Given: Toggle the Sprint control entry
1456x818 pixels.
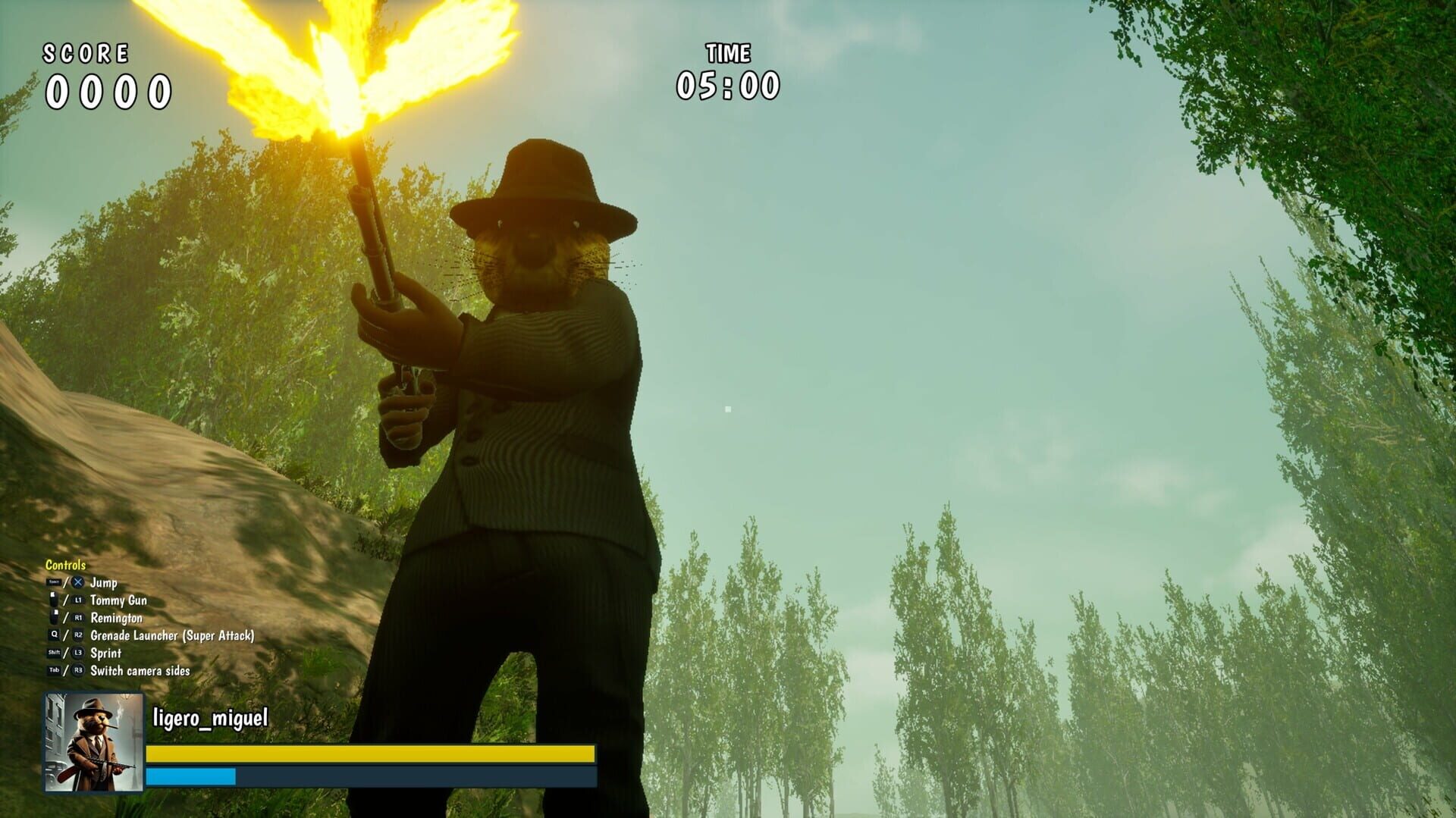Looking at the screenshot, I should (106, 653).
